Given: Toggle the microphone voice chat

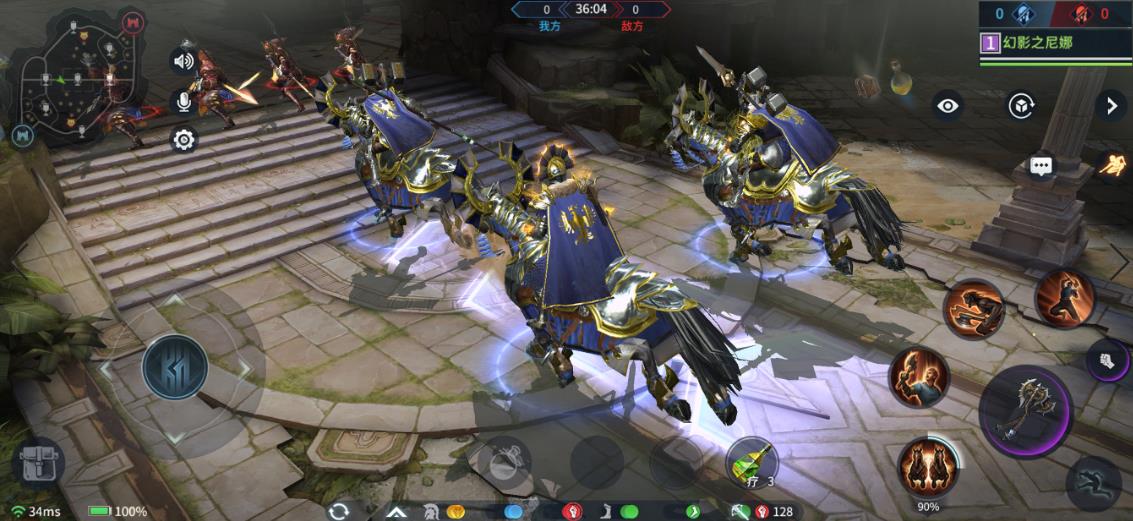Looking at the screenshot, I should click(183, 100).
